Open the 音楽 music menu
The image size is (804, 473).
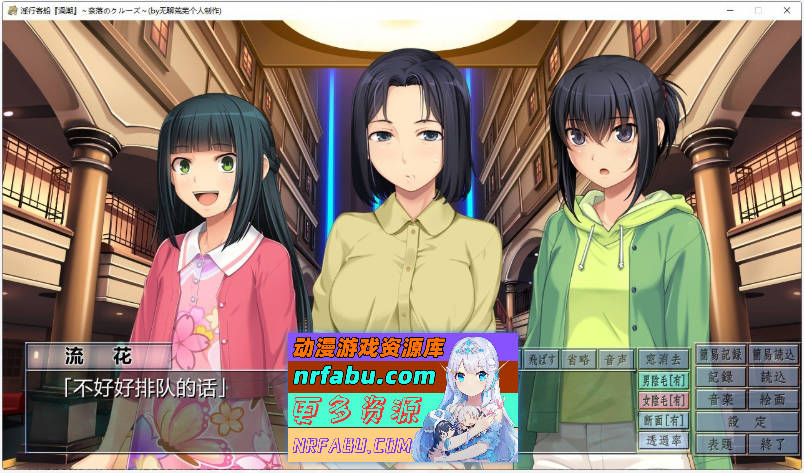tap(721, 399)
